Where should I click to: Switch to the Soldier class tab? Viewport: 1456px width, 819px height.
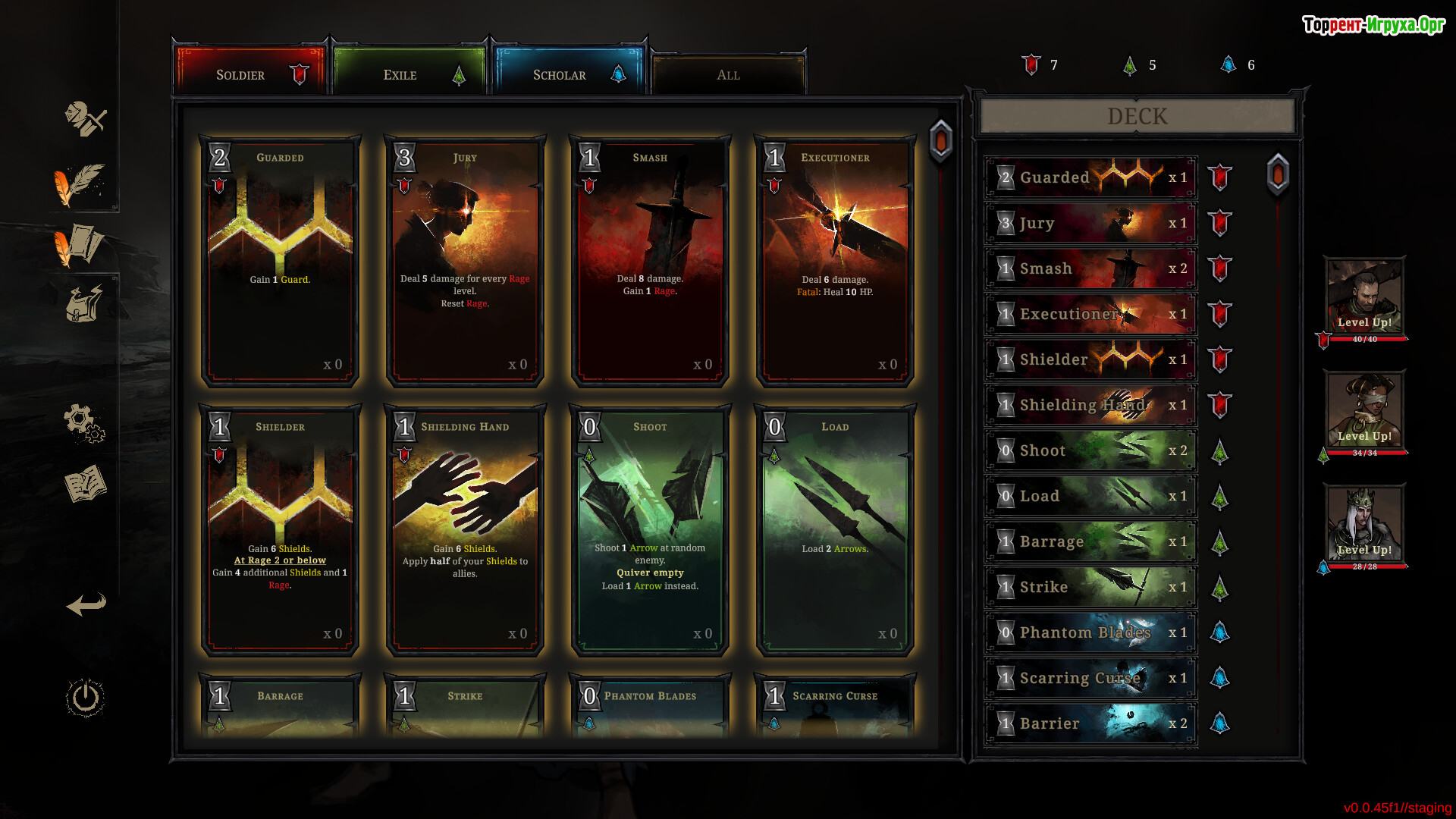[x=250, y=74]
